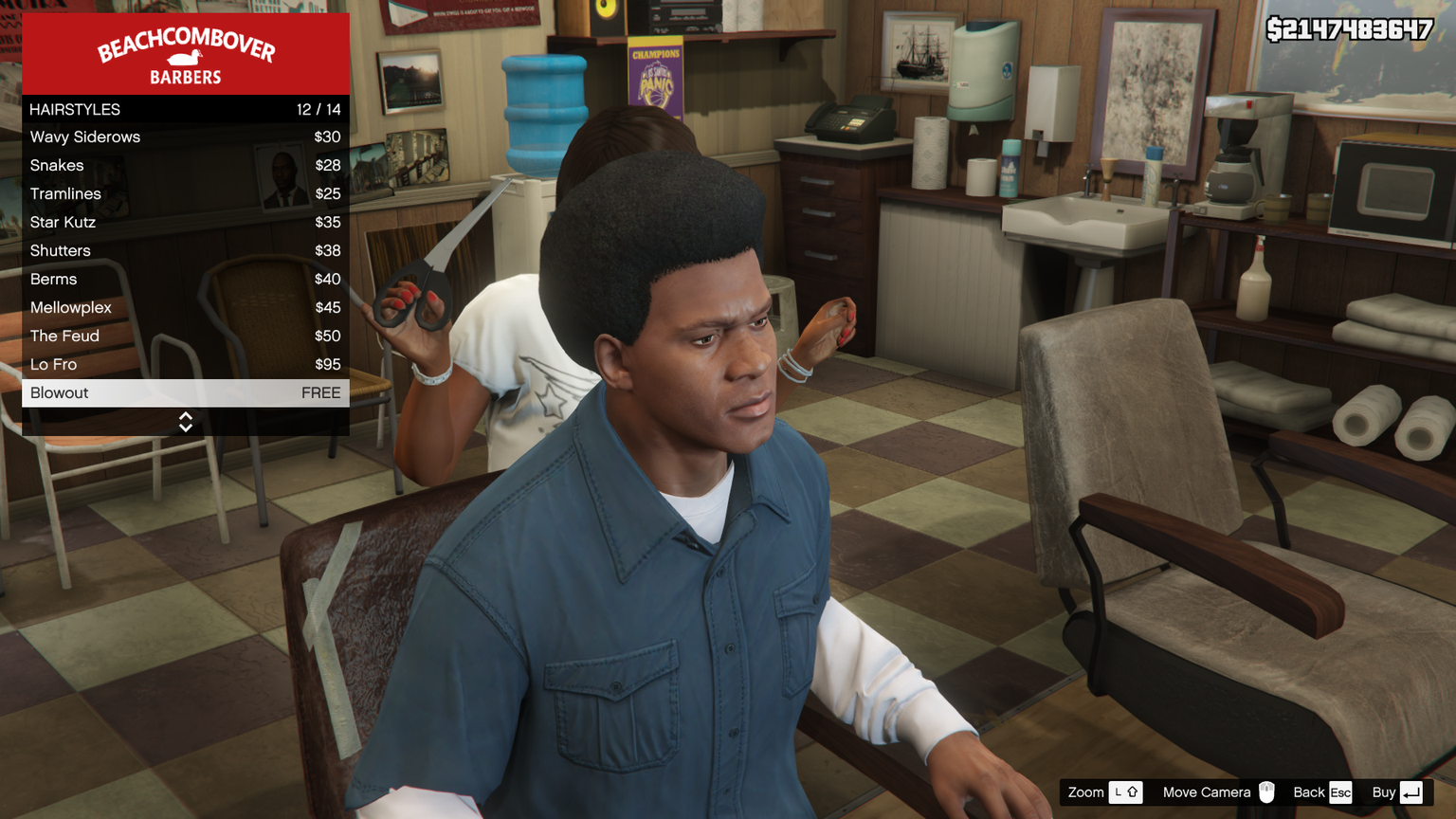Choose the Shutters hairstyle

pos(185,251)
